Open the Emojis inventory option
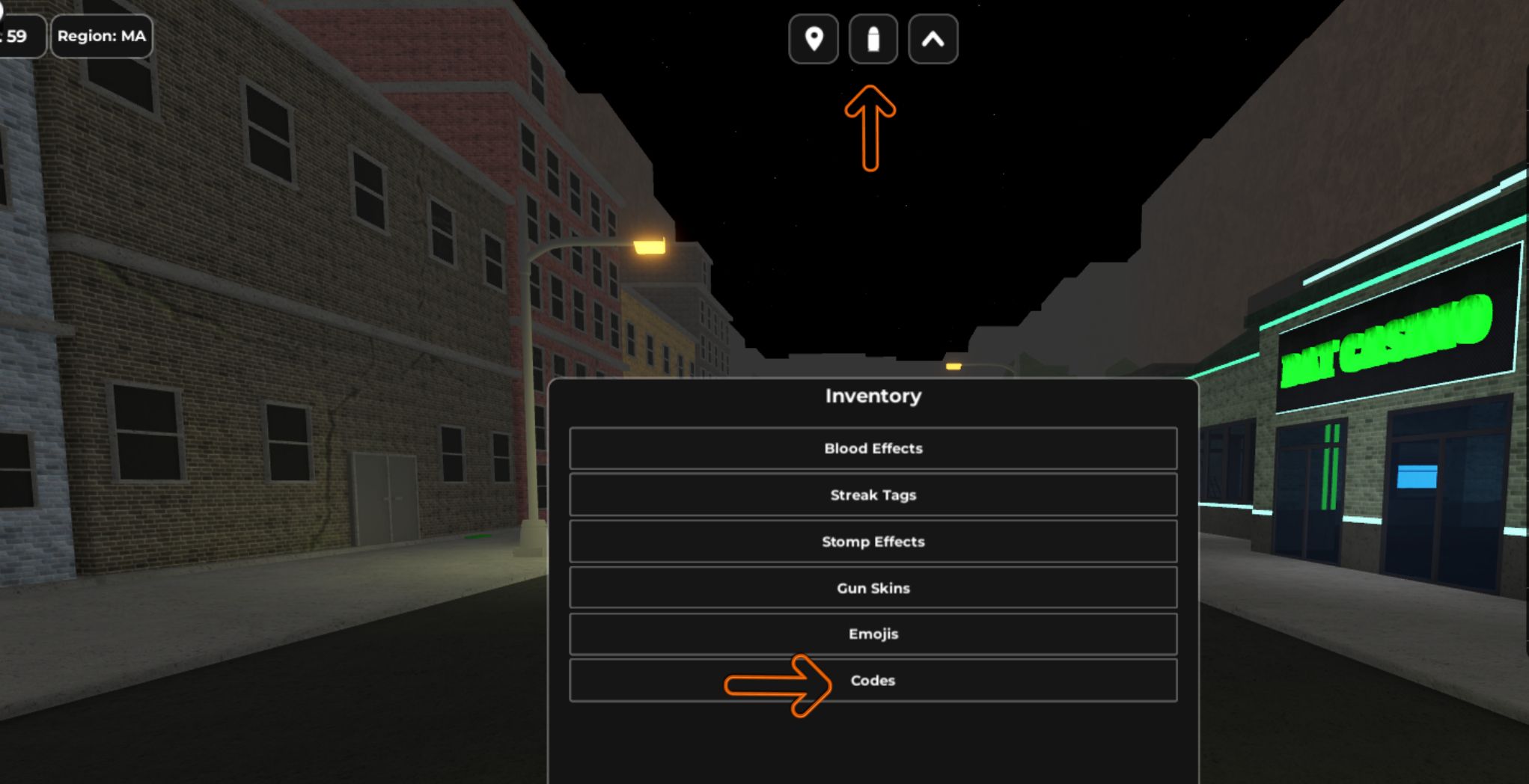The width and height of the screenshot is (1529, 784). click(873, 634)
